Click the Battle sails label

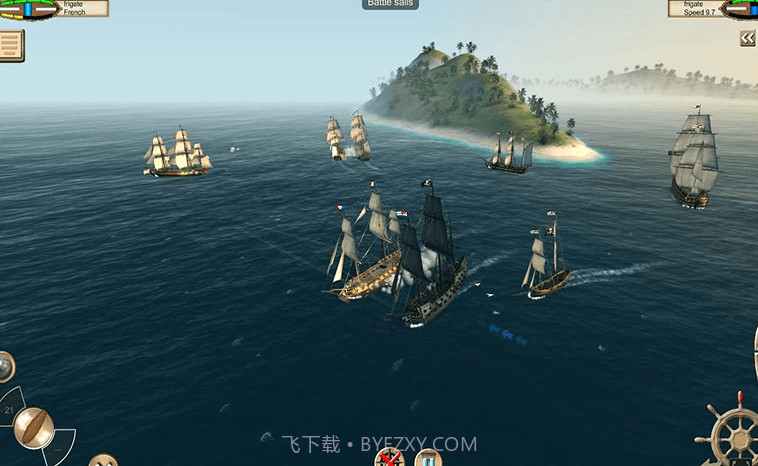pos(390,4)
